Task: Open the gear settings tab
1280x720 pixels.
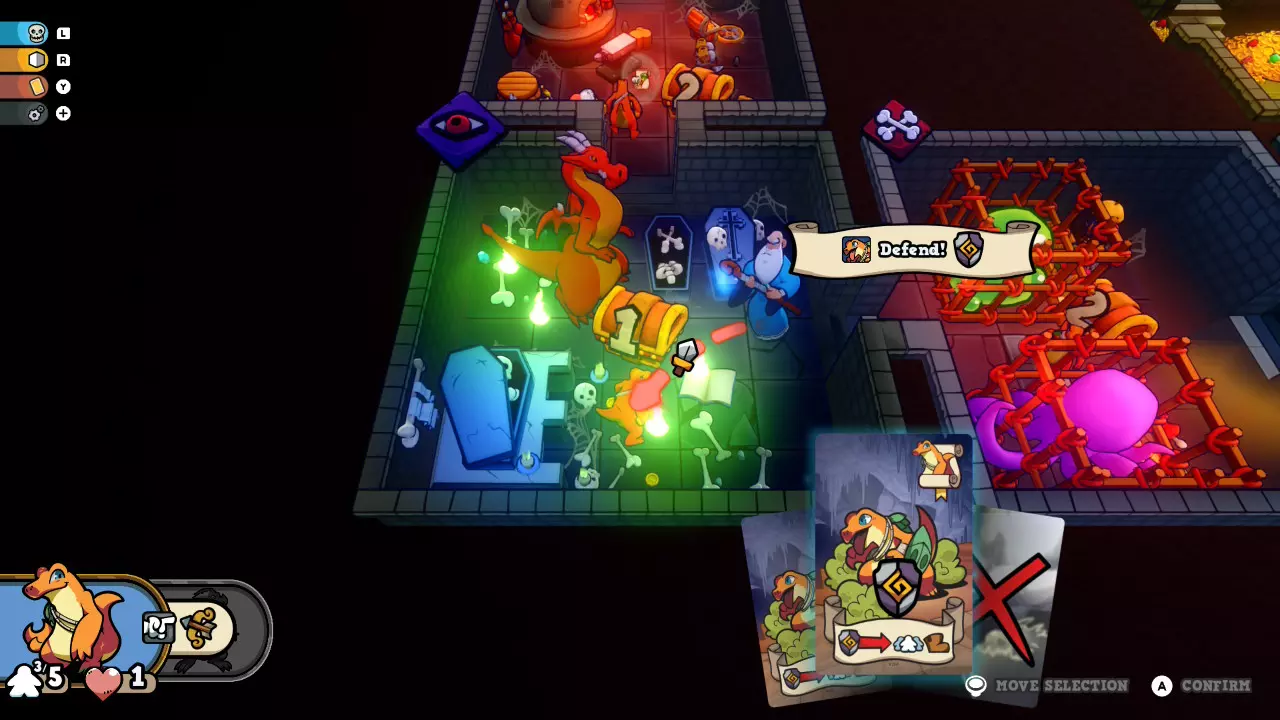Action: pyautogui.click(x=36, y=114)
